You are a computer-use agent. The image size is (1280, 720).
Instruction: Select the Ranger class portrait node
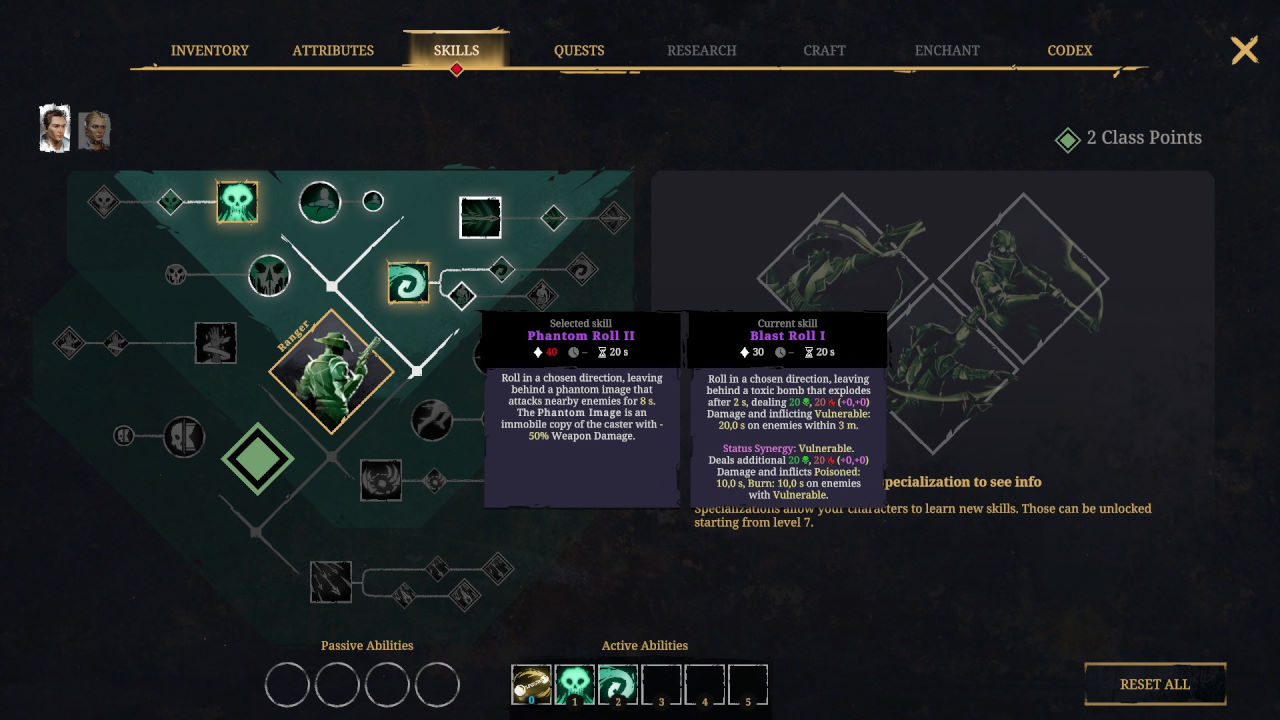click(x=331, y=371)
